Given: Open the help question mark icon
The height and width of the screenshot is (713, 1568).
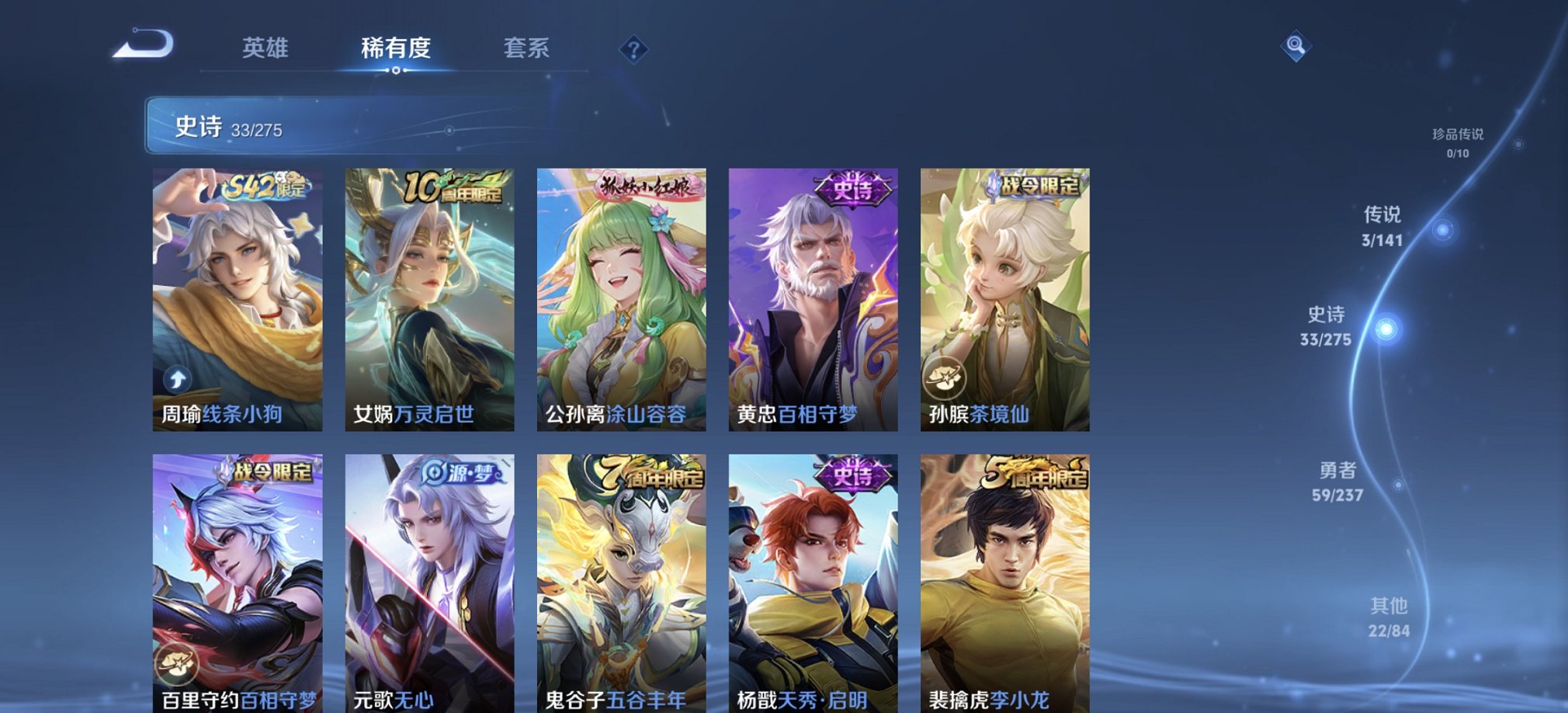Looking at the screenshot, I should [x=635, y=50].
